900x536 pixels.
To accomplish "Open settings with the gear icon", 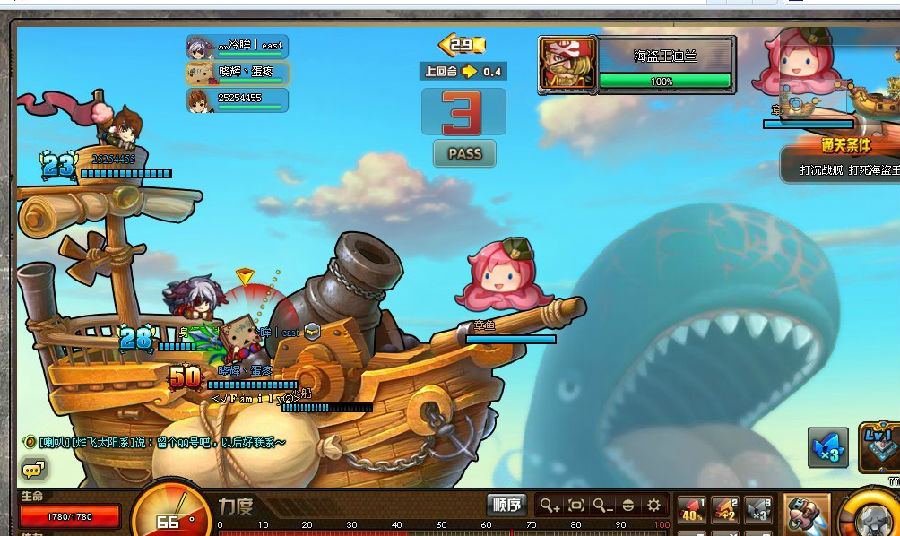I will point(654,506).
